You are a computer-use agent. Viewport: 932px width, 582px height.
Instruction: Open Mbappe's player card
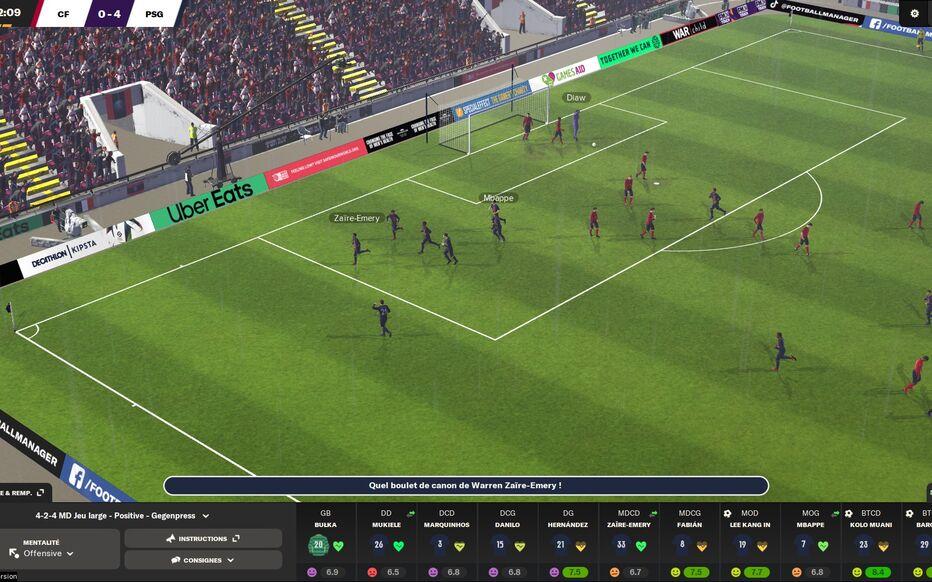(810, 541)
